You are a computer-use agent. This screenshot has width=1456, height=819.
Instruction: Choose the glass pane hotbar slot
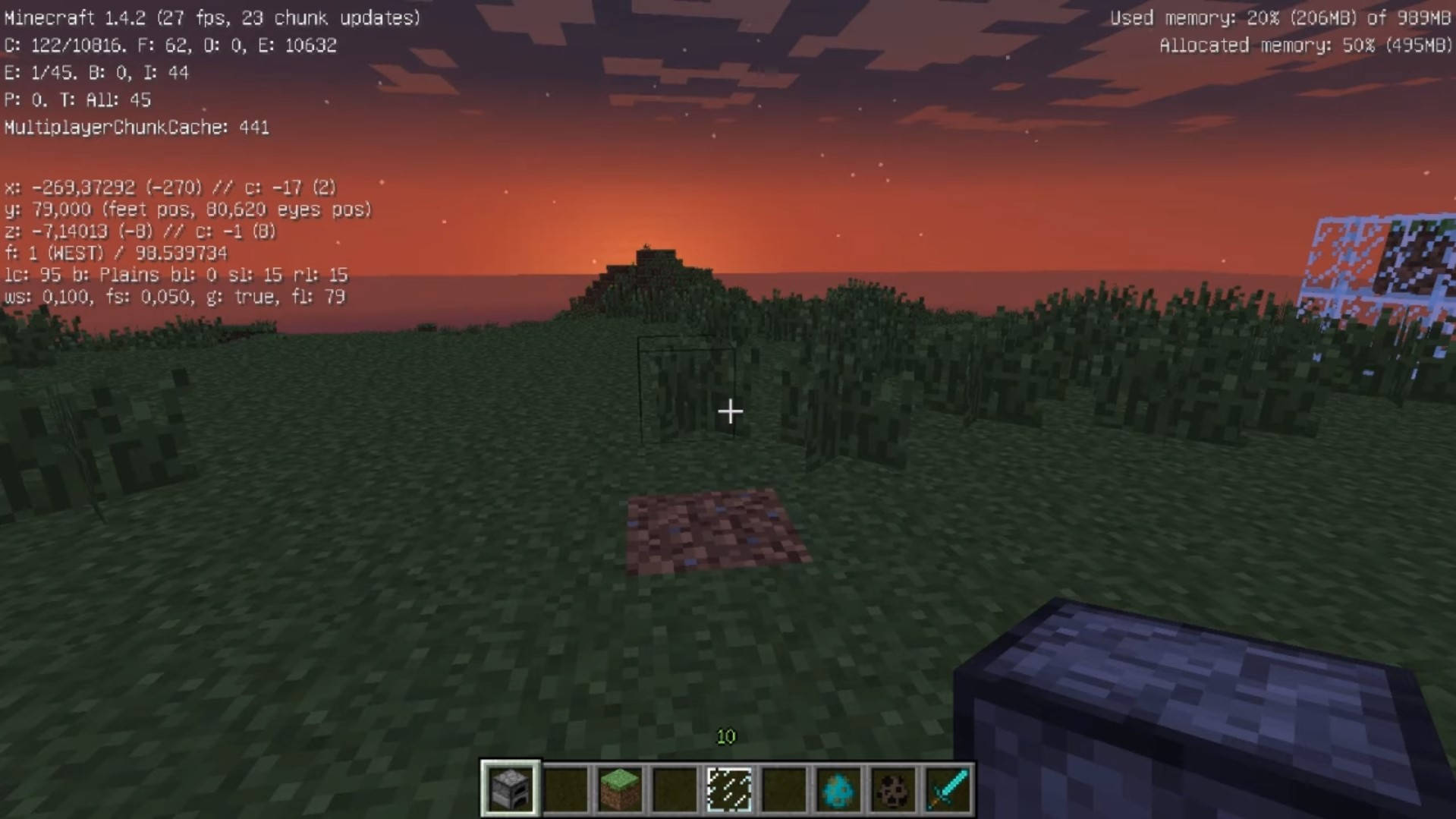pyautogui.click(x=728, y=789)
